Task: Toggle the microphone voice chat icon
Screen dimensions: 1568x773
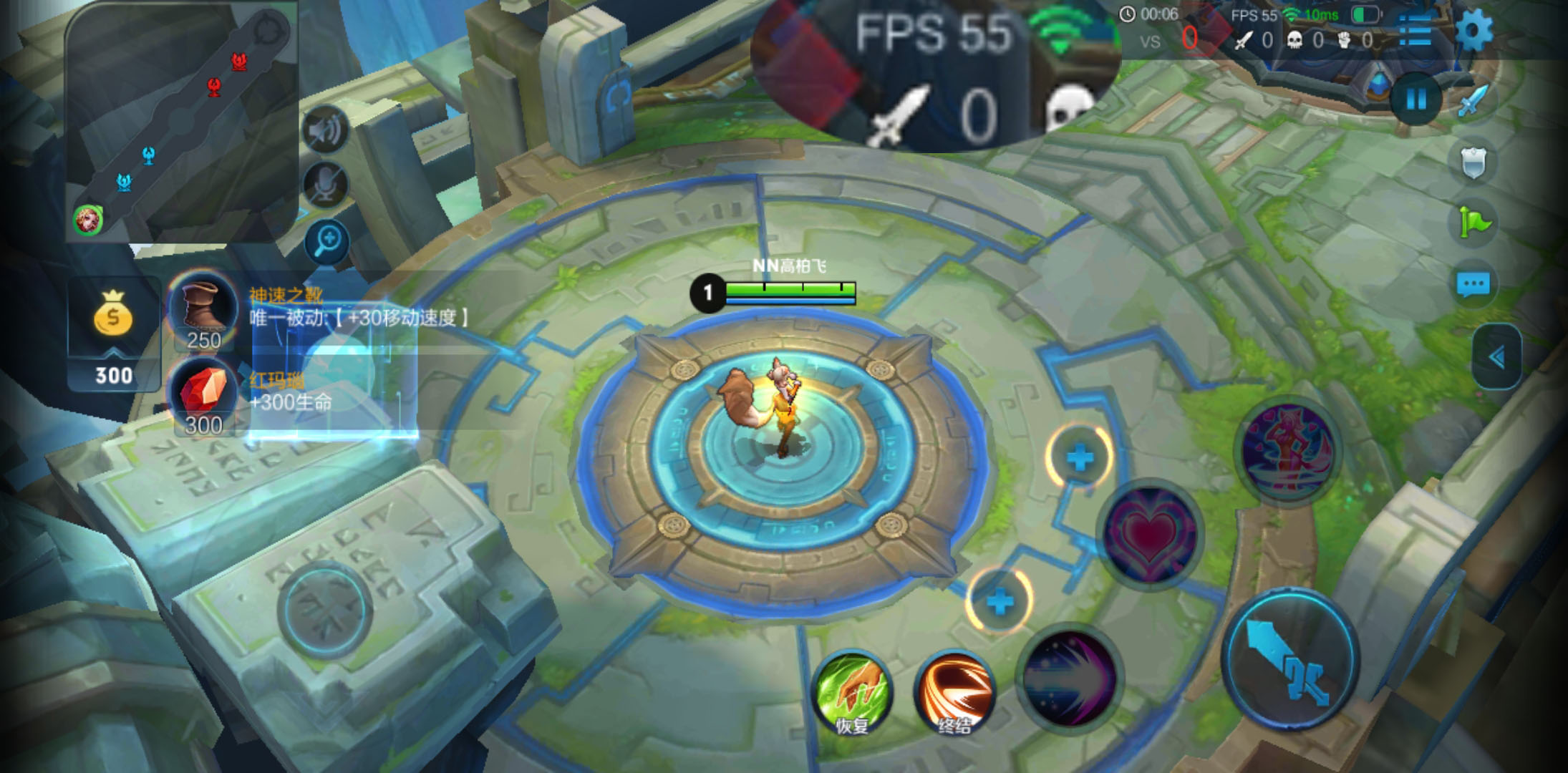Action: pos(326,185)
